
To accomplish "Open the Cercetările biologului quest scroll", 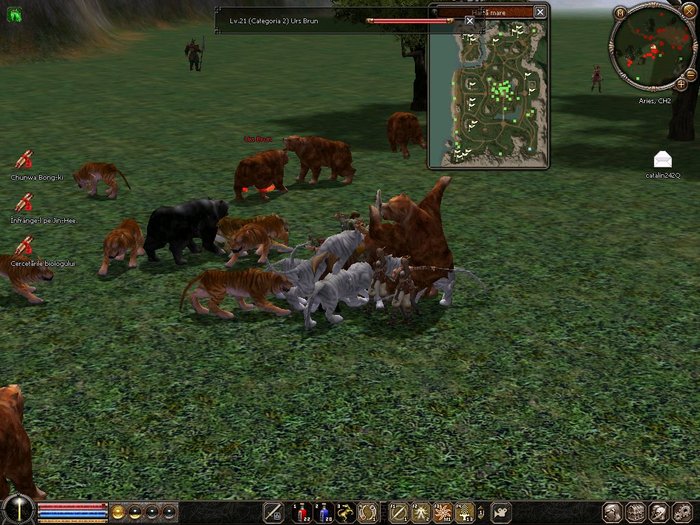I will [23, 245].
